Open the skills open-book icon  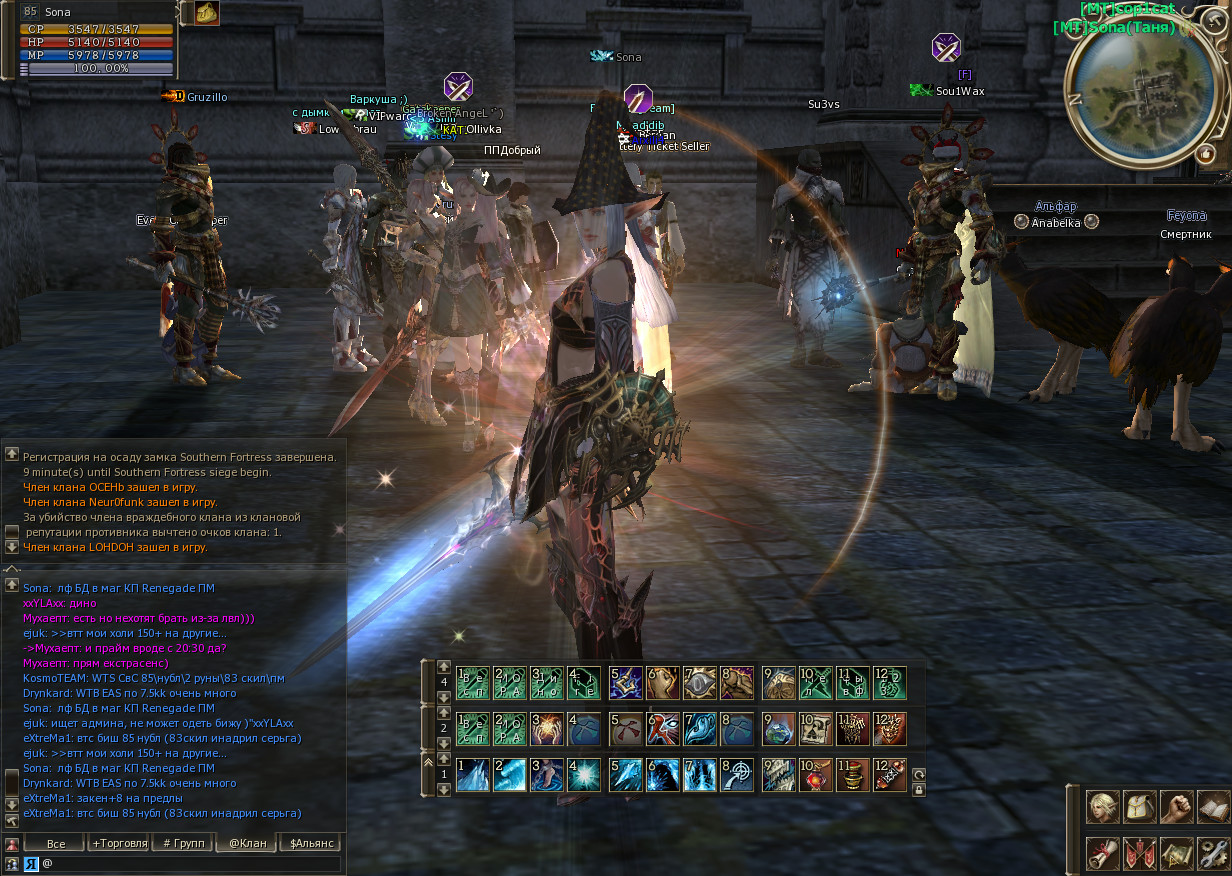[x=1212, y=806]
